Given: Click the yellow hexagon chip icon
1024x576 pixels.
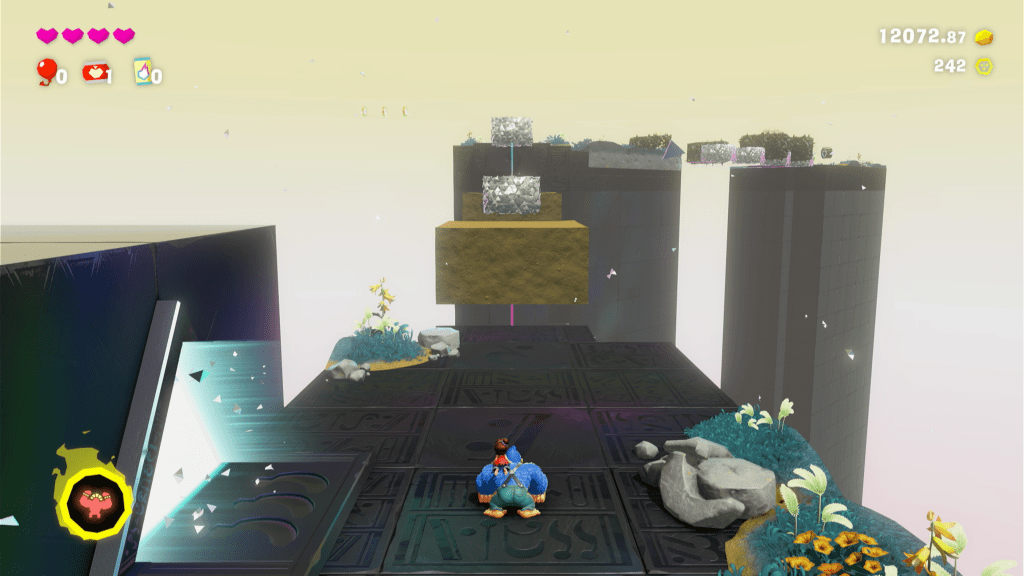Looking at the screenshot, I should coord(985,66).
